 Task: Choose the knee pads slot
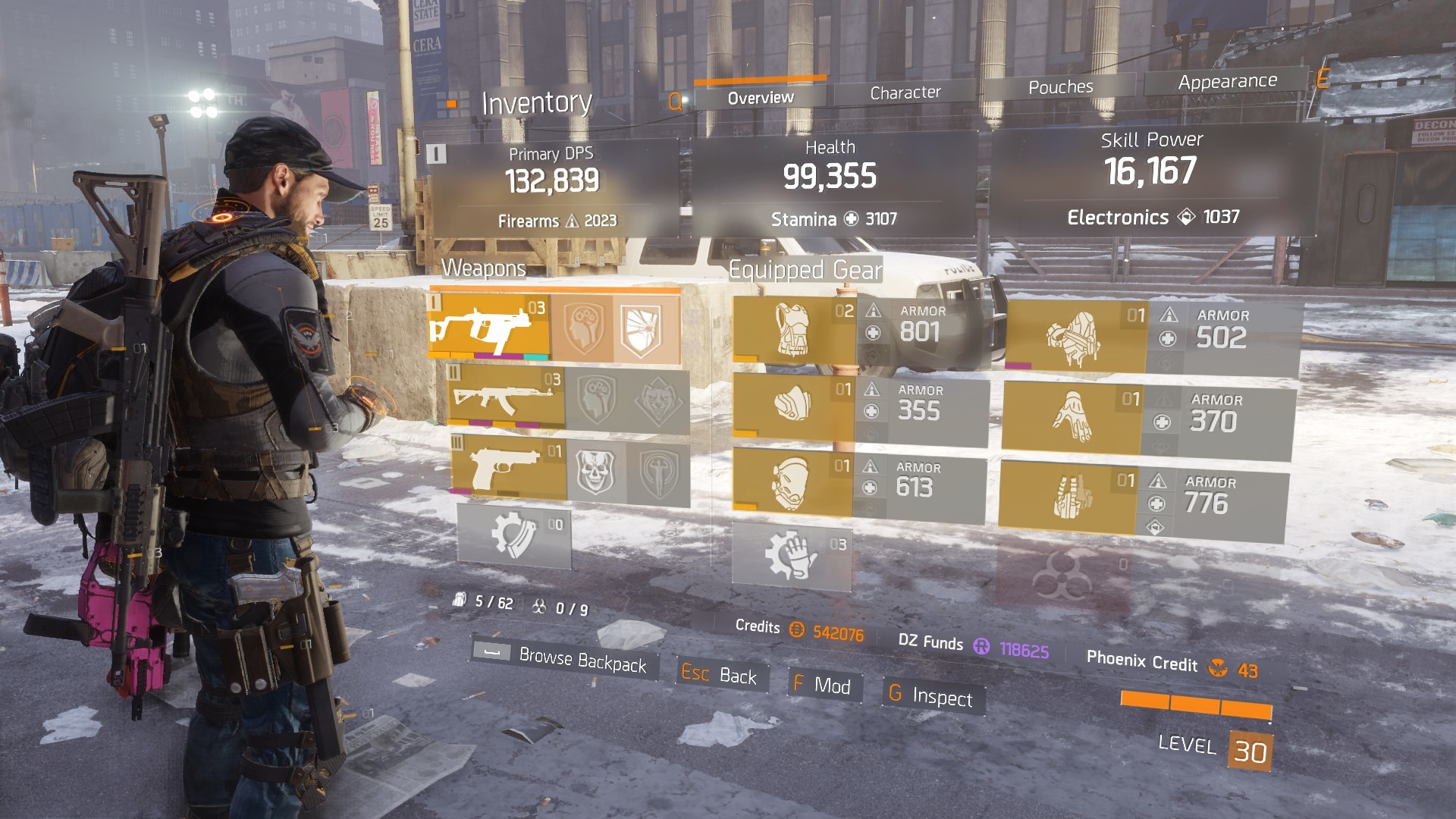pos(792,483)
